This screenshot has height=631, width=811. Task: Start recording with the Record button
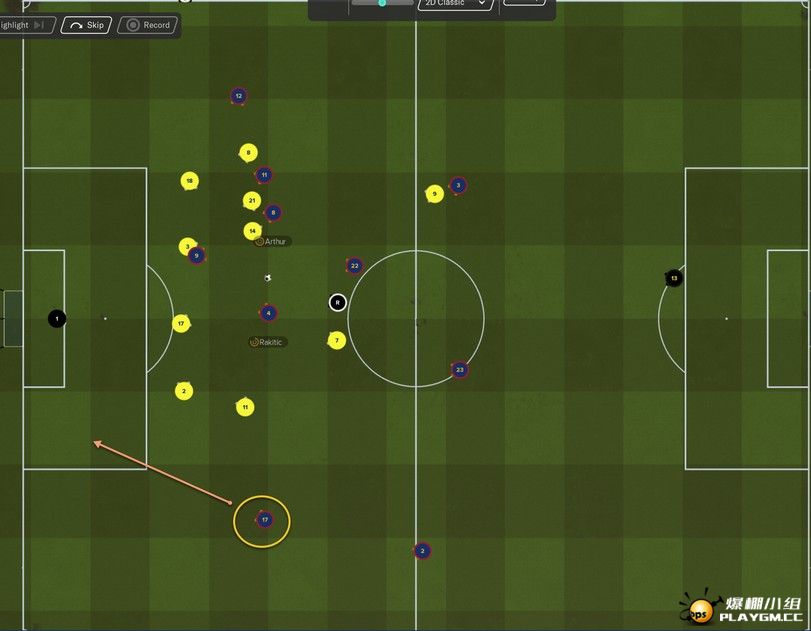[x=149, y=25]
